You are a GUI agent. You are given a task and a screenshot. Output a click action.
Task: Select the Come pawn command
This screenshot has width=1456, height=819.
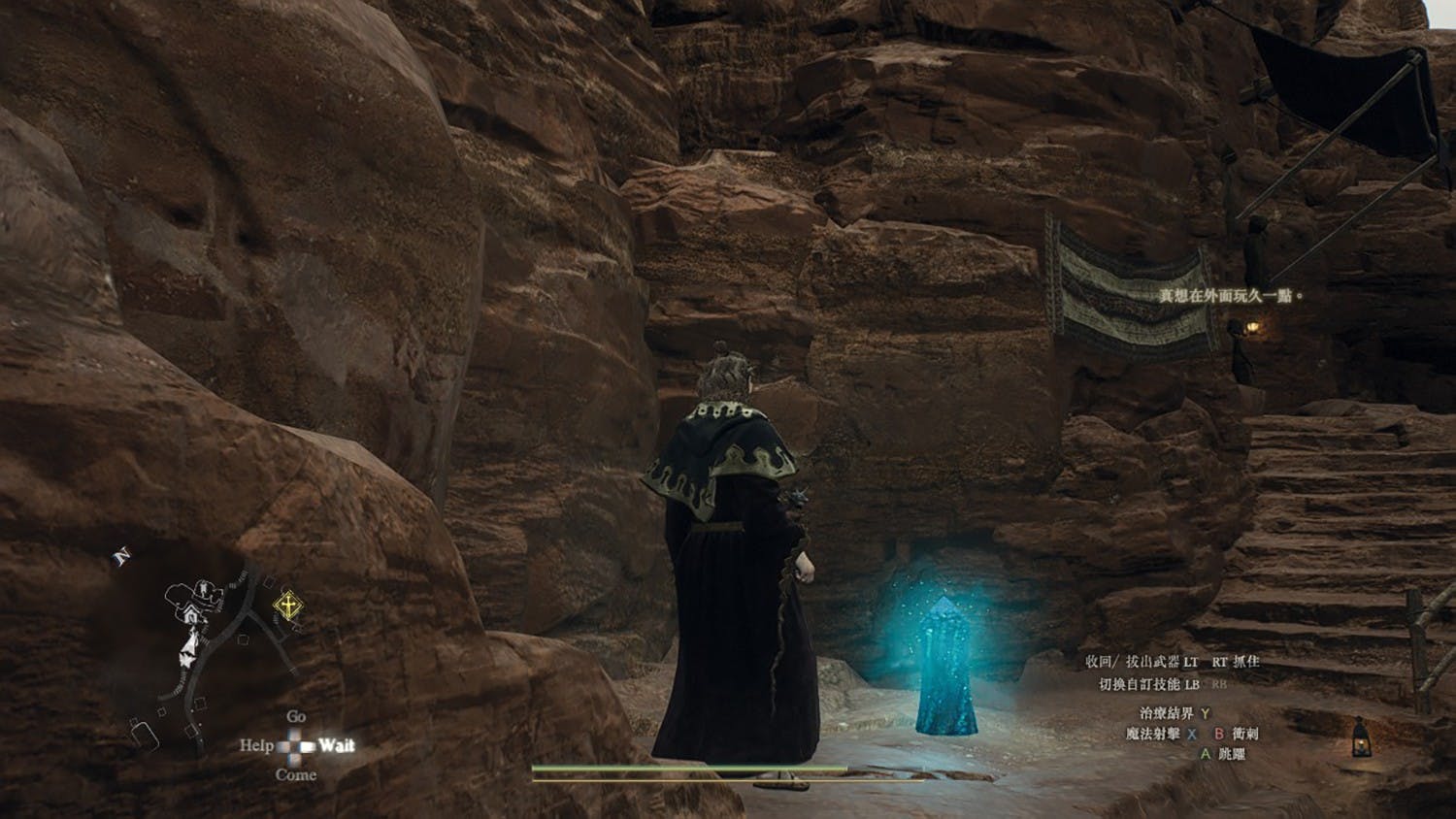click(x=296, y=774)
